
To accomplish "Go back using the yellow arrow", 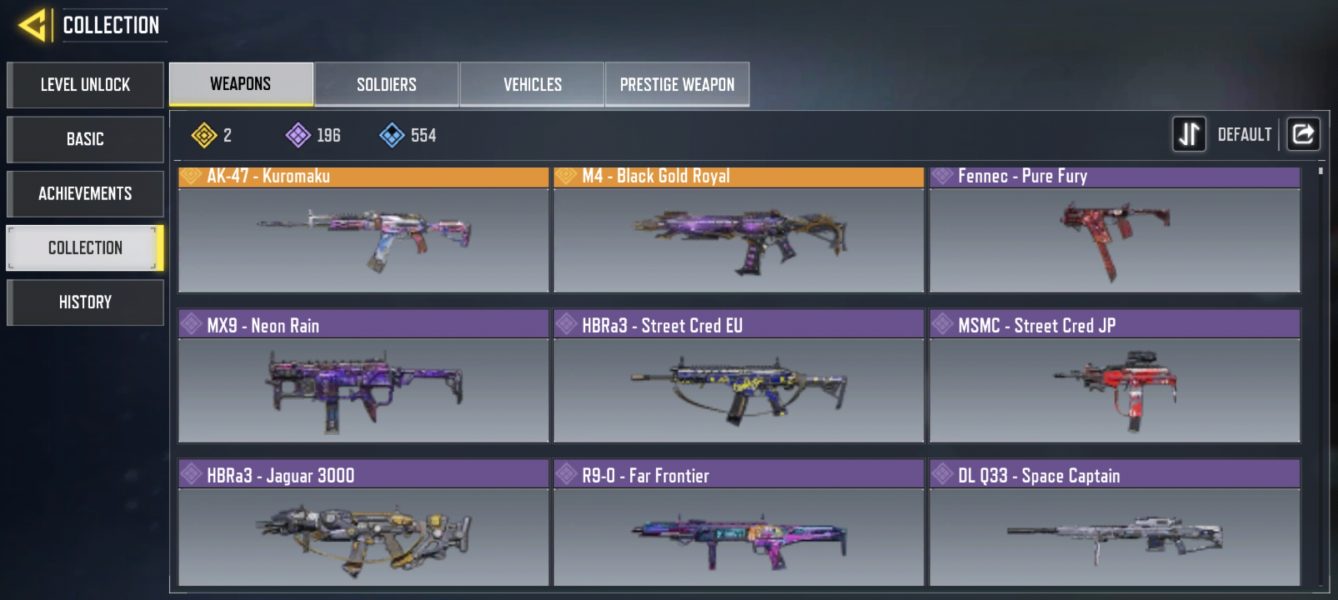I will (x=33, y=25).
